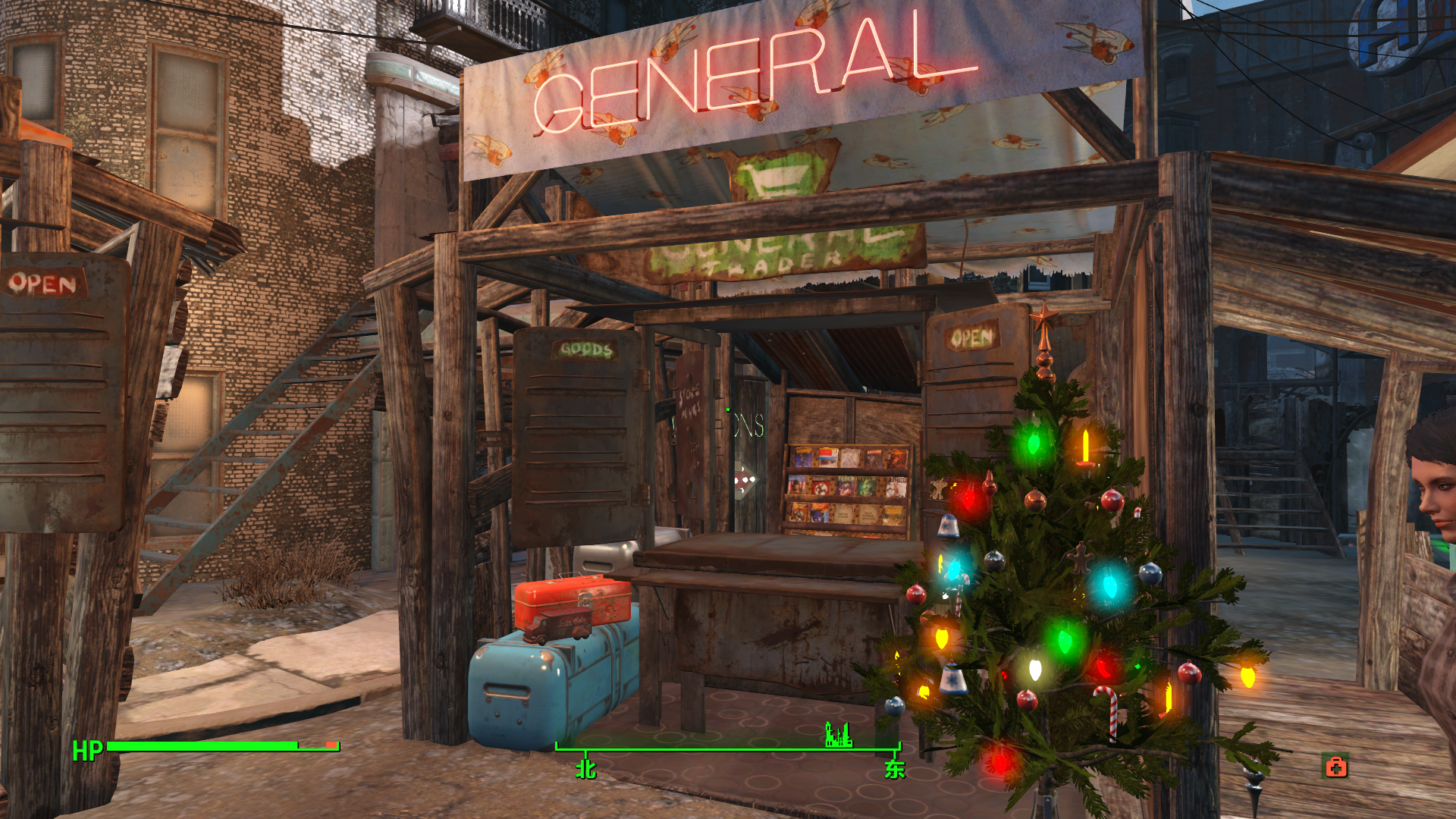Click the orange first-aid kit icon
The width and height of the screenshot is (1456, 819).
(1335, 767)
